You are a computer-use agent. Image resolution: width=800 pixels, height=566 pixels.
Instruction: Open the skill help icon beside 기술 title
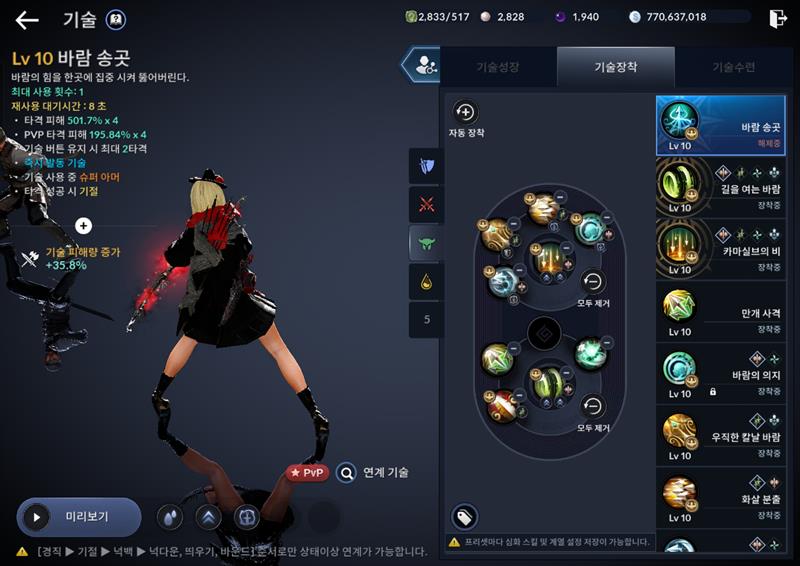point(116,20)
